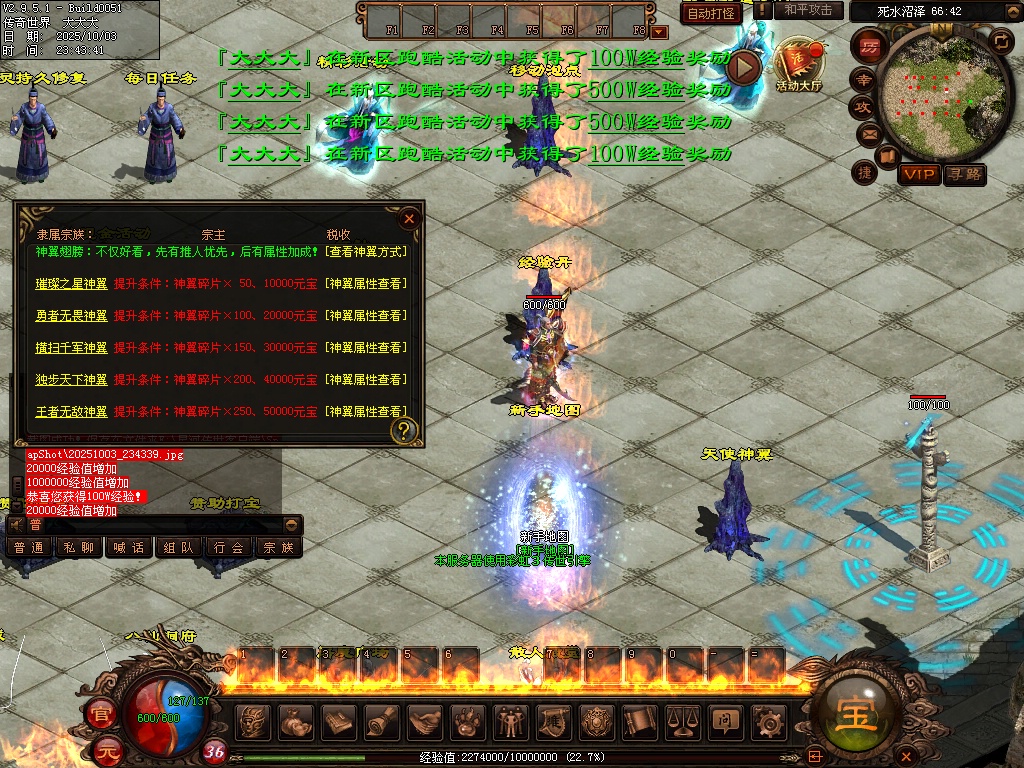Choose the 组队 team chat tab
This screenshot has height=768, width=1024.
(178, 548)
